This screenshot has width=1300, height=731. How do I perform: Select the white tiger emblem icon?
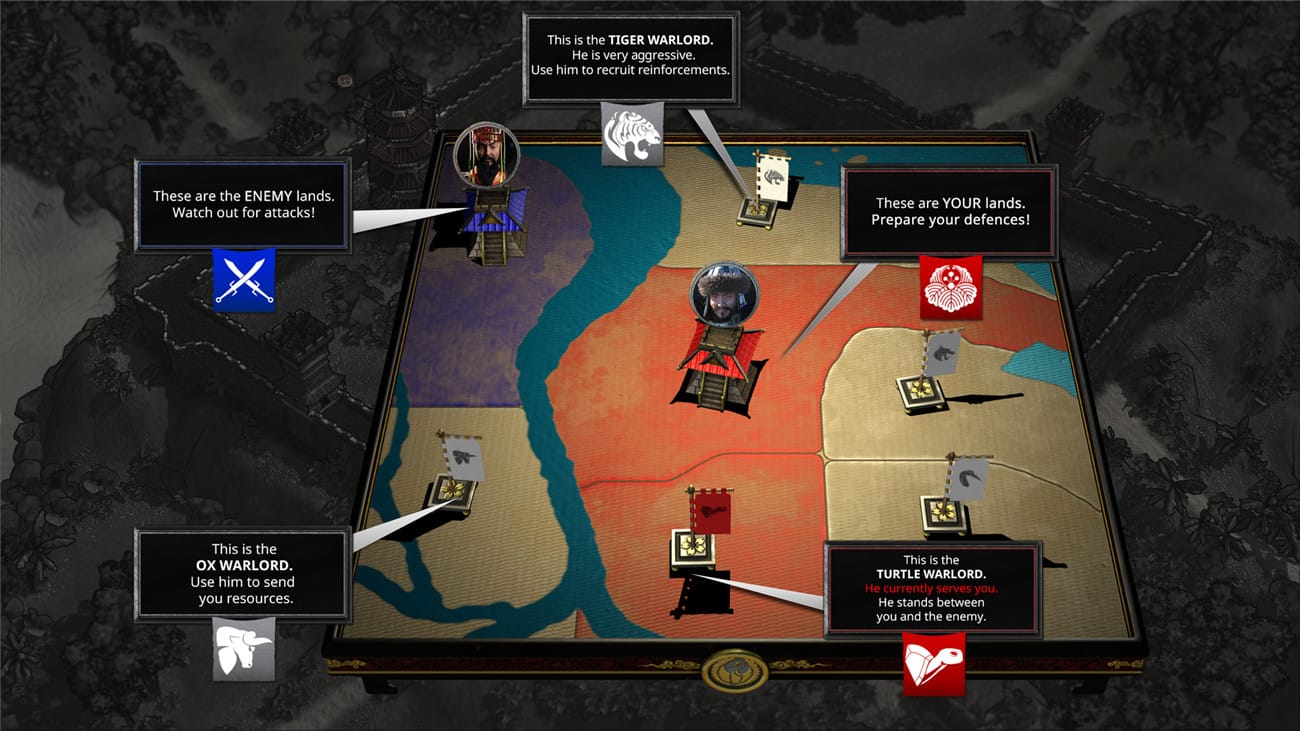point(632,135)
